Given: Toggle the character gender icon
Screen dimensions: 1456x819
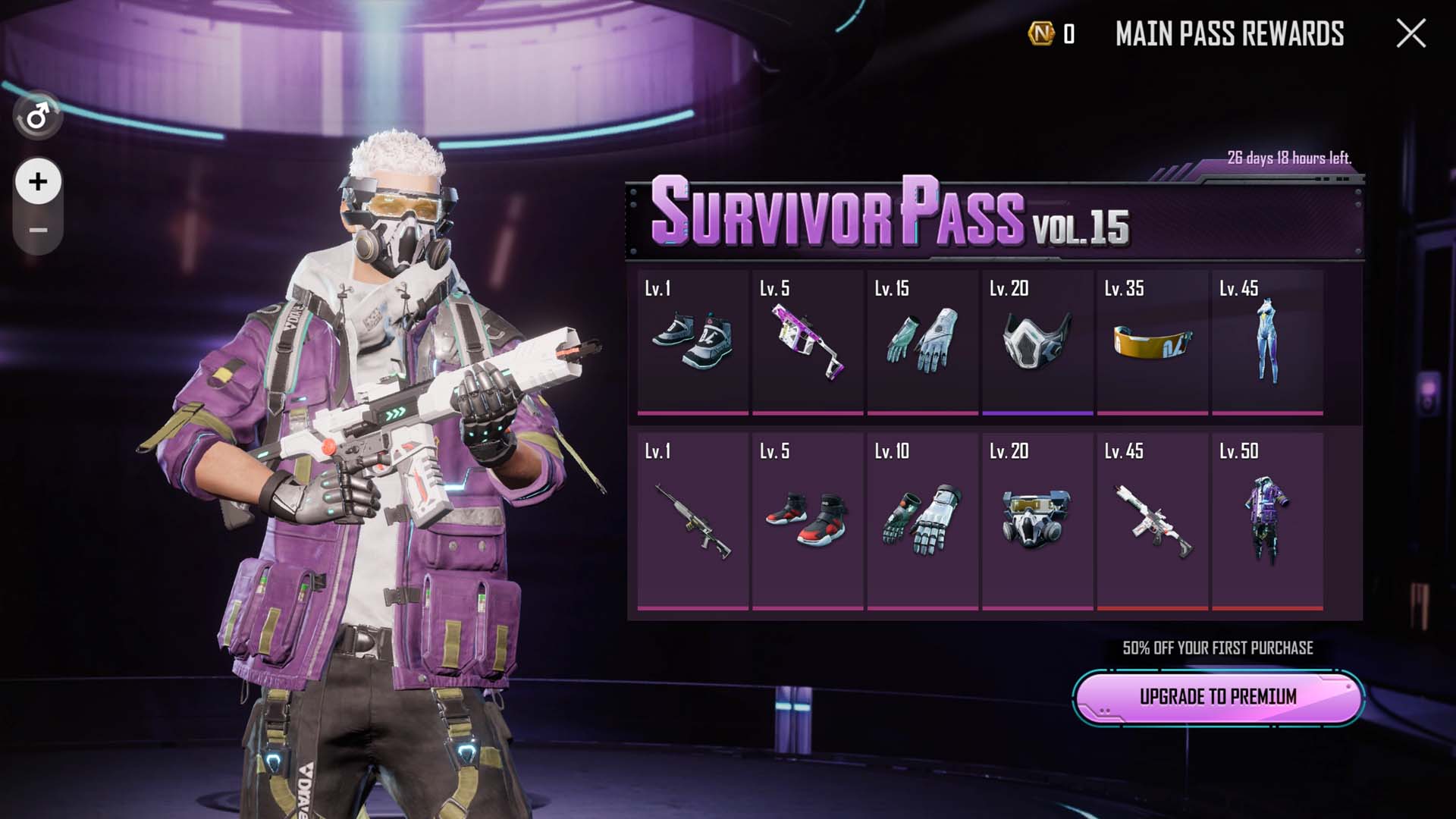Looking at the screenshot, I should 38,117.
